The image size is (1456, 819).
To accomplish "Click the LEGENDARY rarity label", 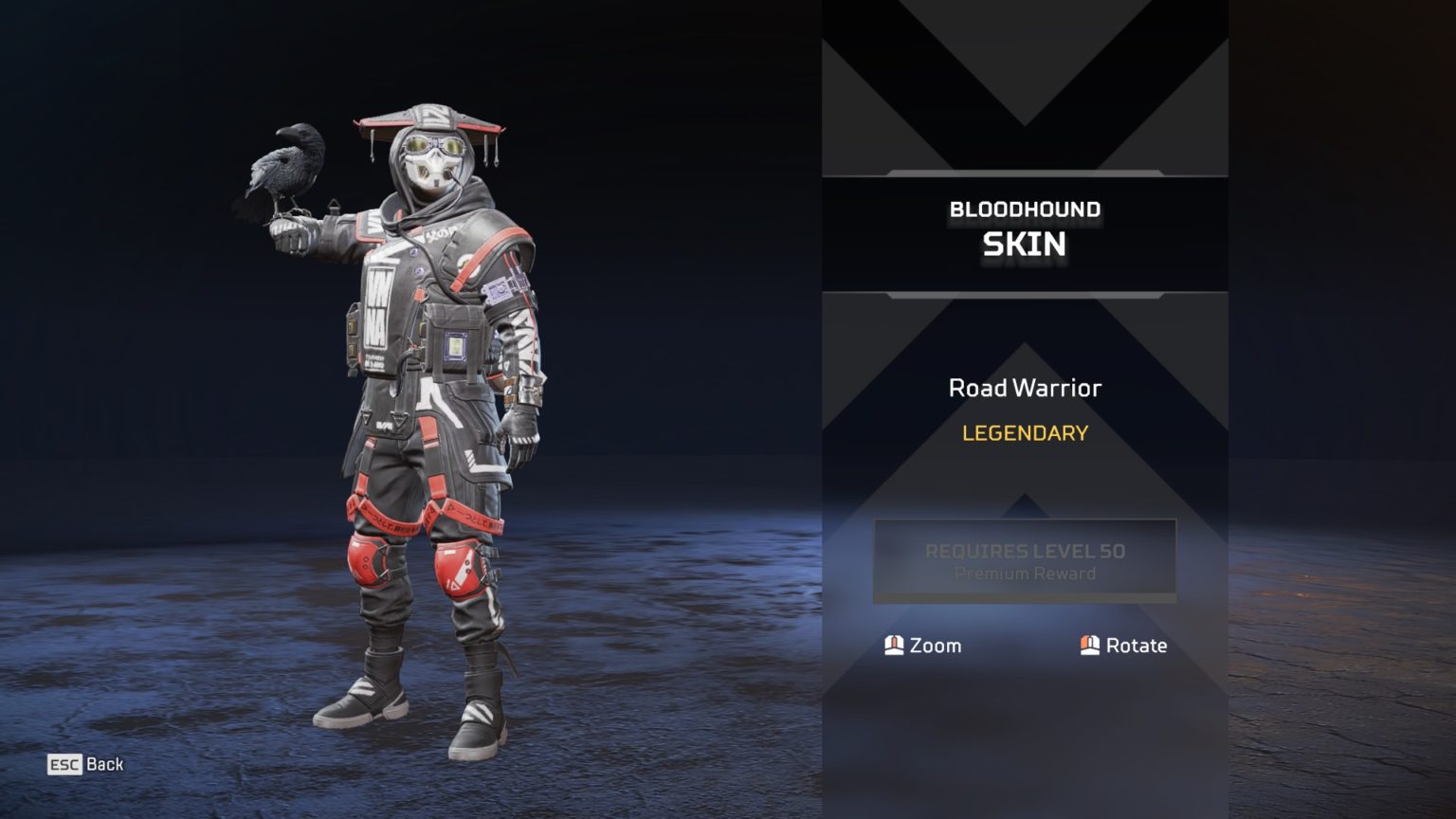I will click(1024, 433).
